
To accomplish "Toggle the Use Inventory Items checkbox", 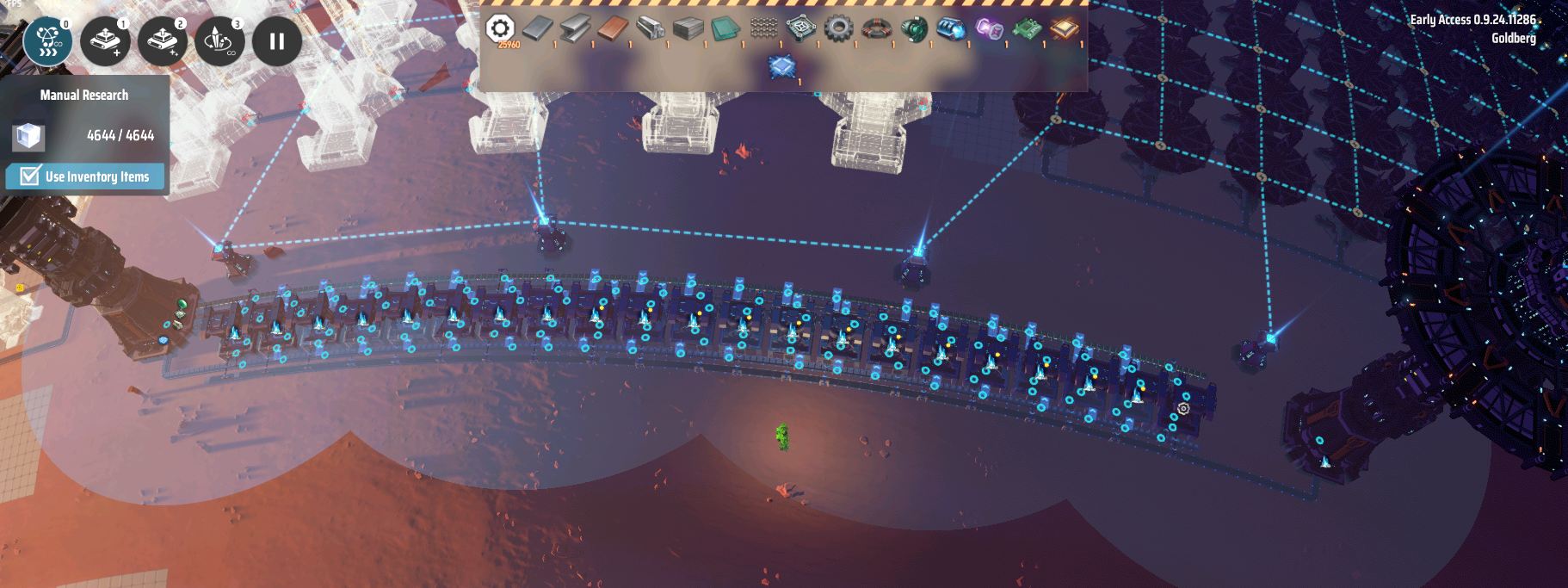I will click(x=30, y=176).
